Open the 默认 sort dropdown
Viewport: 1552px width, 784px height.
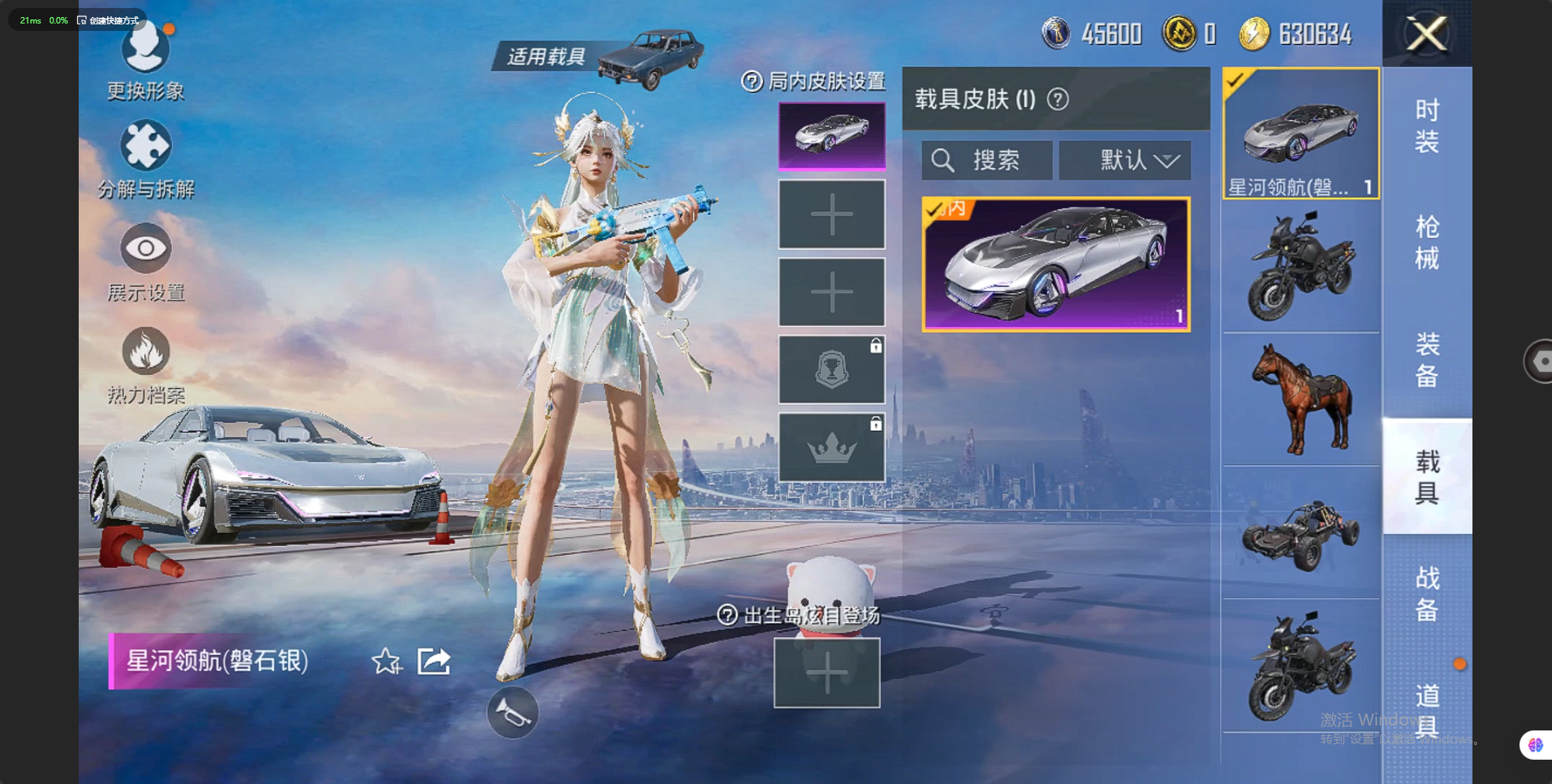1125,160
